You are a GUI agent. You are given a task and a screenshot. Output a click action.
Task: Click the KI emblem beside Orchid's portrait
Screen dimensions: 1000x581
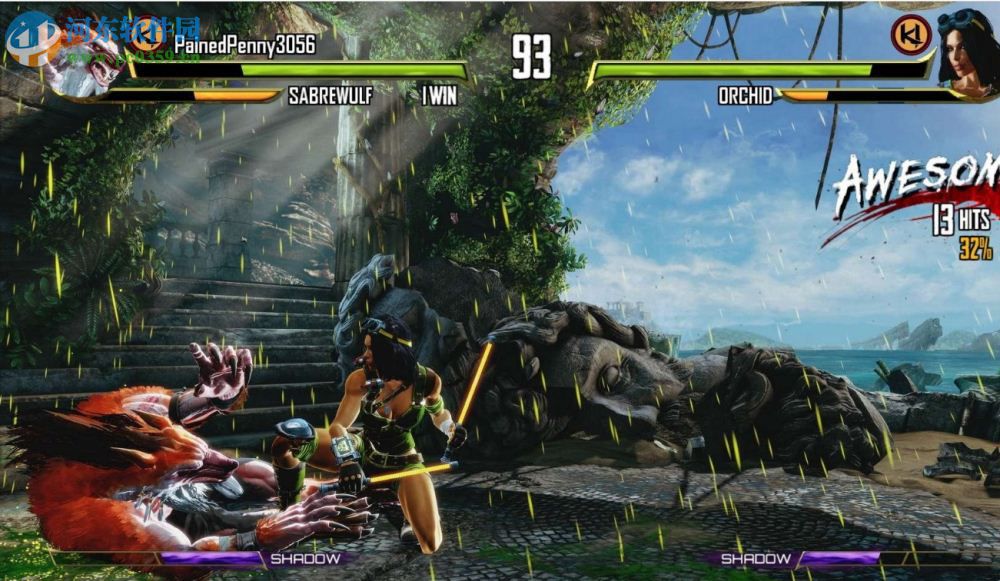911,35
